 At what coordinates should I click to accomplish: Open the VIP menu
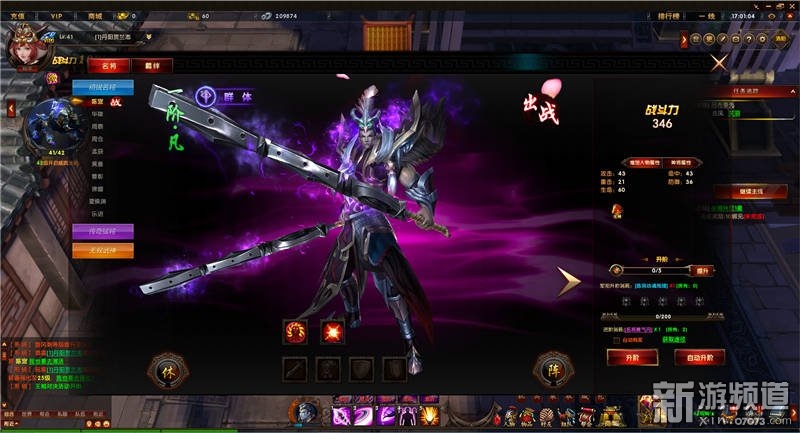click(x=56, y=16)
